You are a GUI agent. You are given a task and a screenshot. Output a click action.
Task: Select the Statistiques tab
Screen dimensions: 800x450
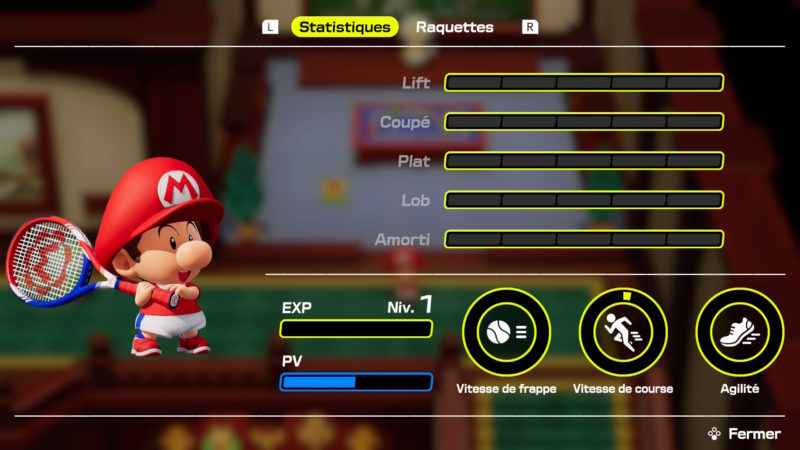[x=344, y=27]
